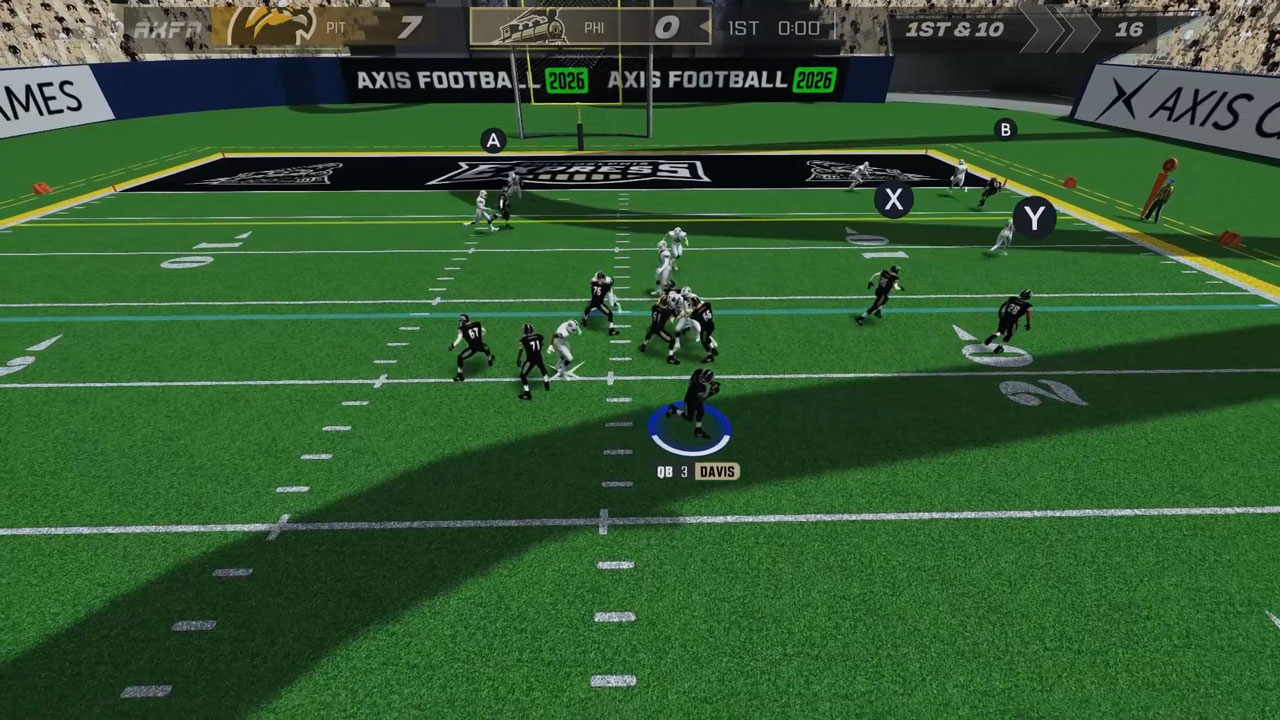Click the 1ST quarter clock display
The width and height of the screenshot is (1280, 720).
pyautogui.click(x=773, y=27)
